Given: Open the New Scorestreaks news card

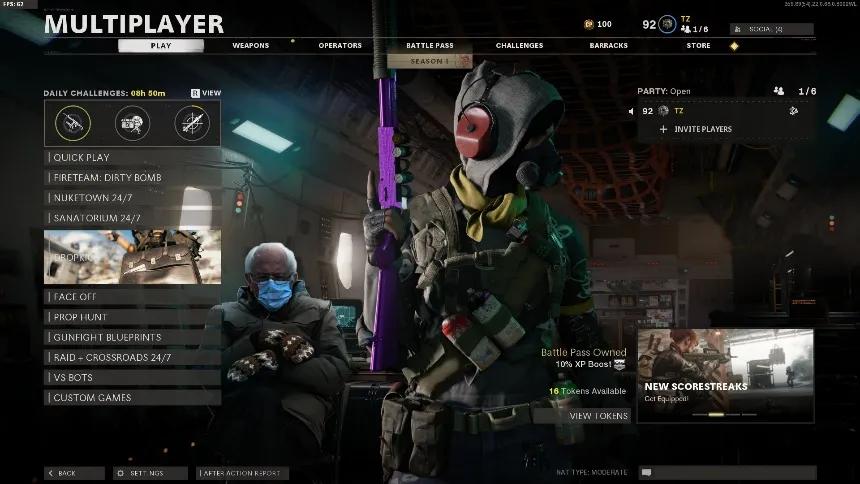Looking at the screenshot, I should click(725, 375).
